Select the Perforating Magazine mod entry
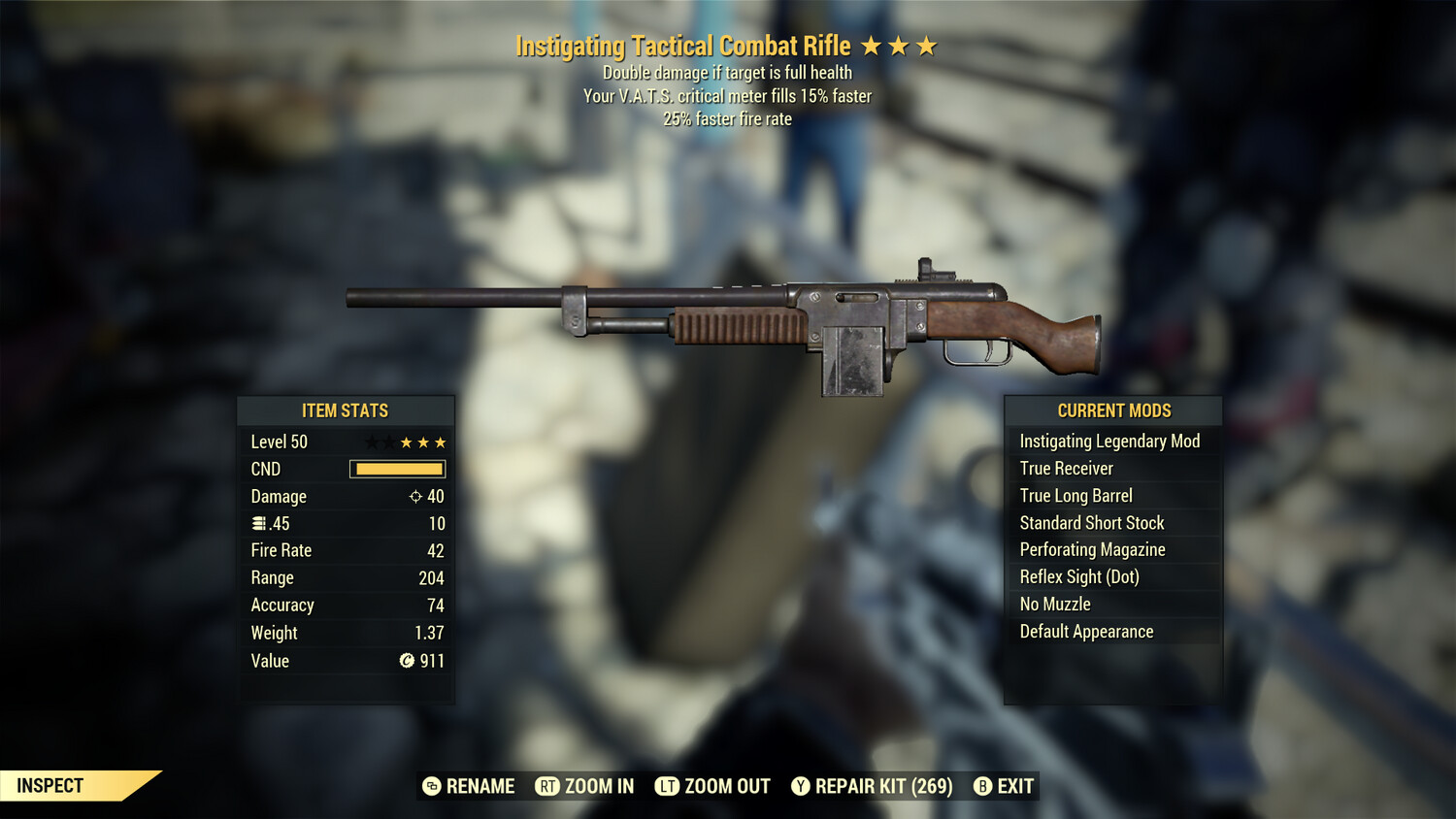This screenshot has height=819, width=1456. 1092,549
